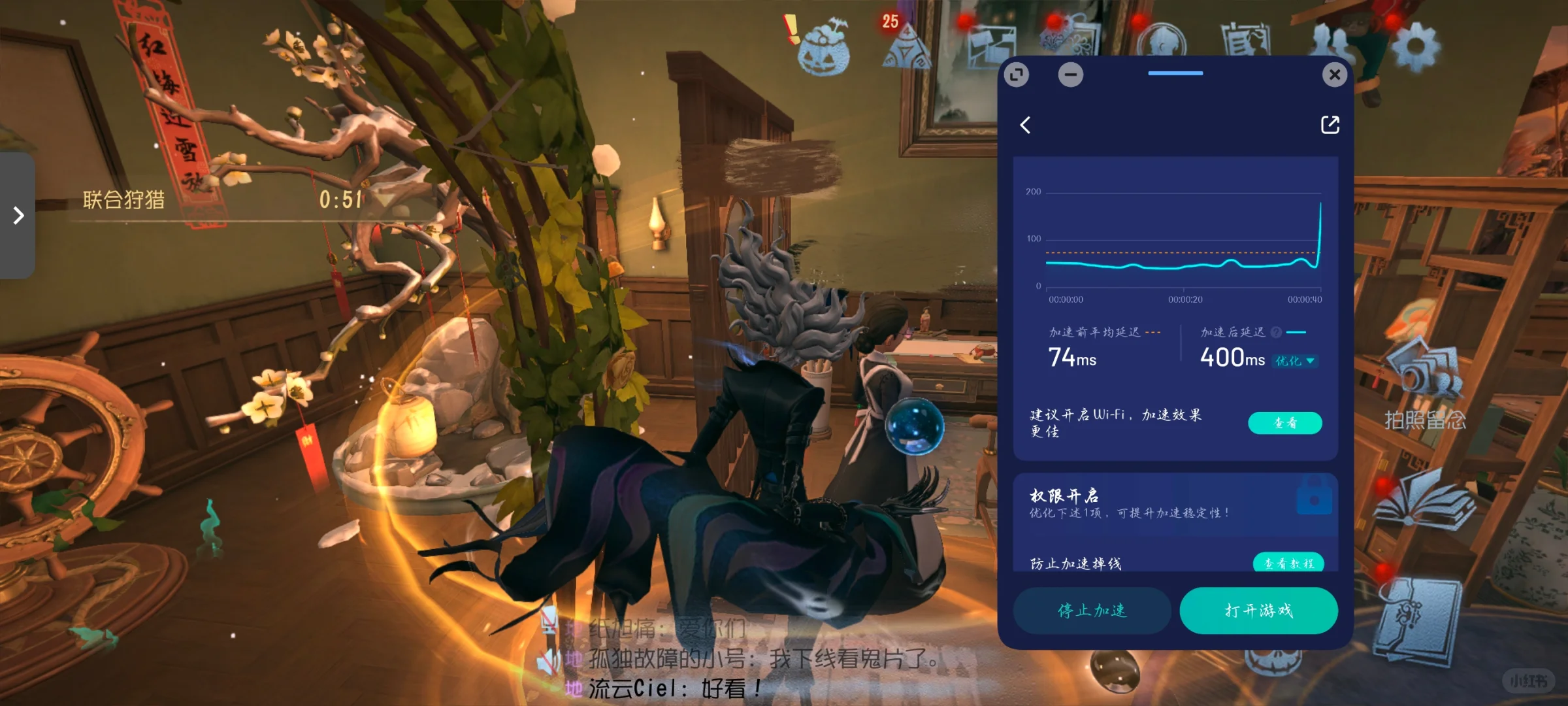Expand the left side panel arrow

18,215
